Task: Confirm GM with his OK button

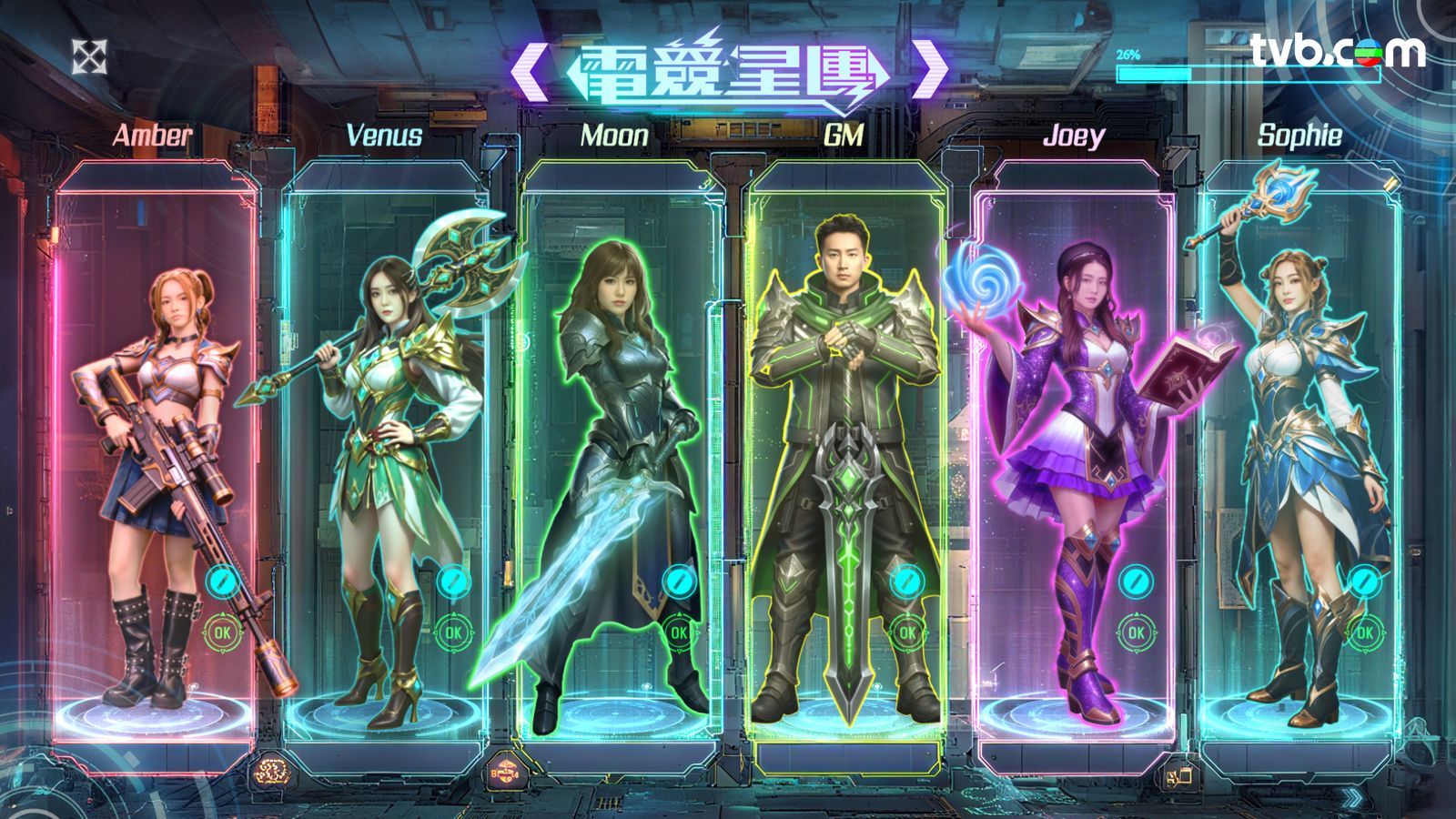Action: (906, 632)
